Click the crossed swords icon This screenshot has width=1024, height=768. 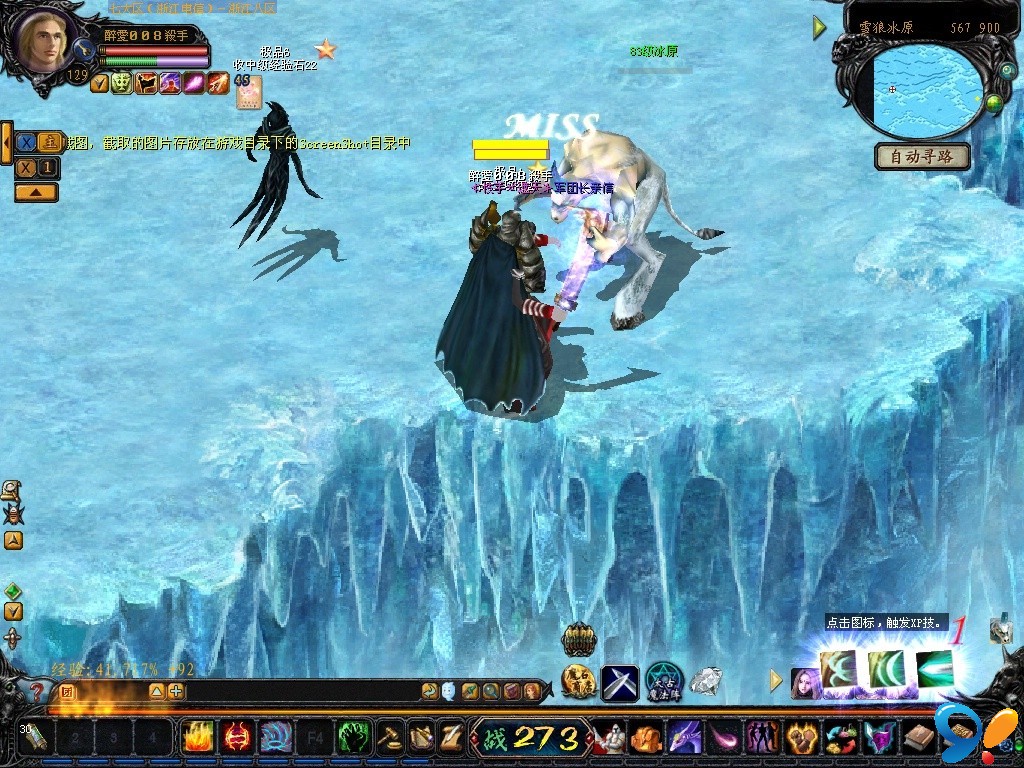tap(620, 683)
